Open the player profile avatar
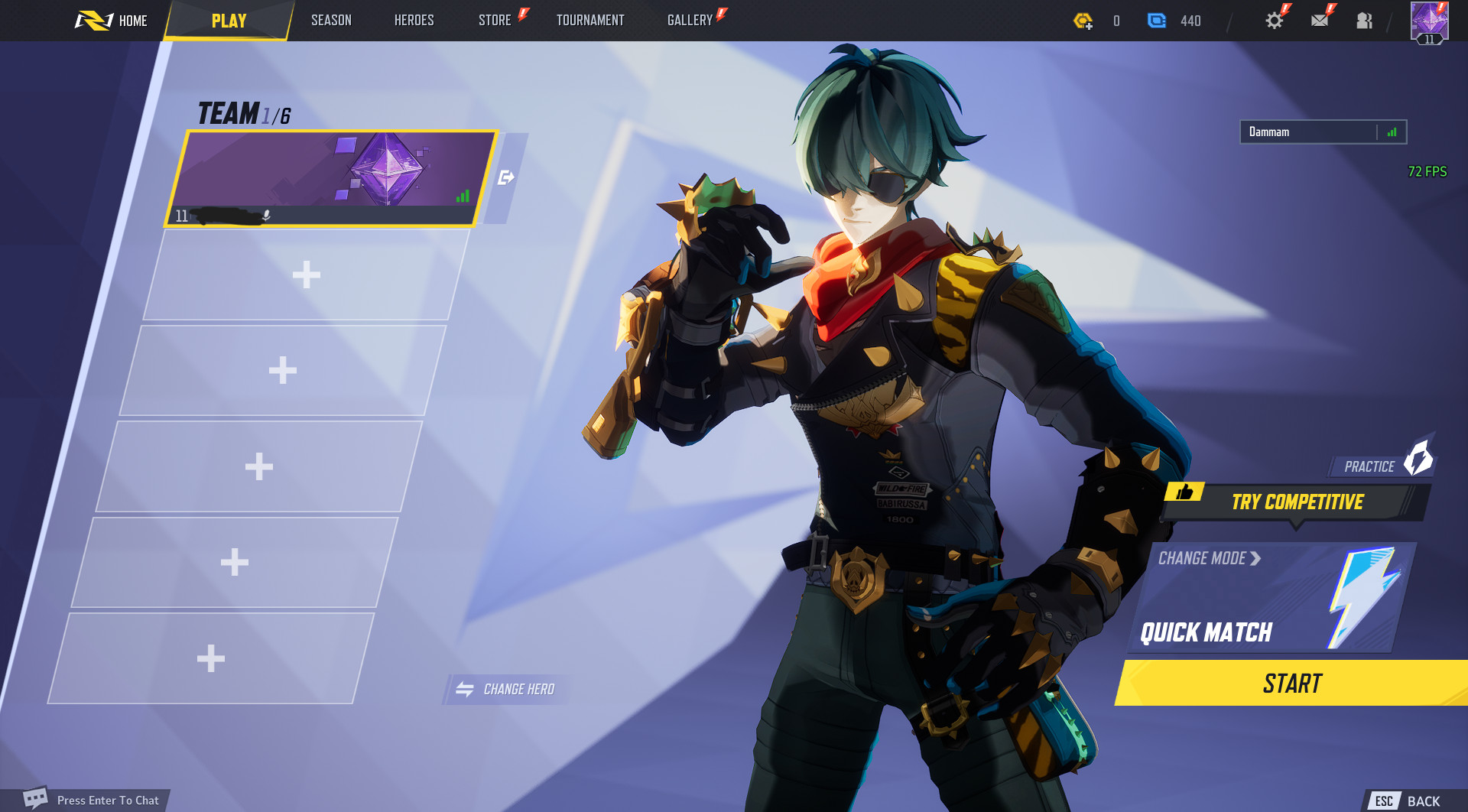 [1429, 21]
